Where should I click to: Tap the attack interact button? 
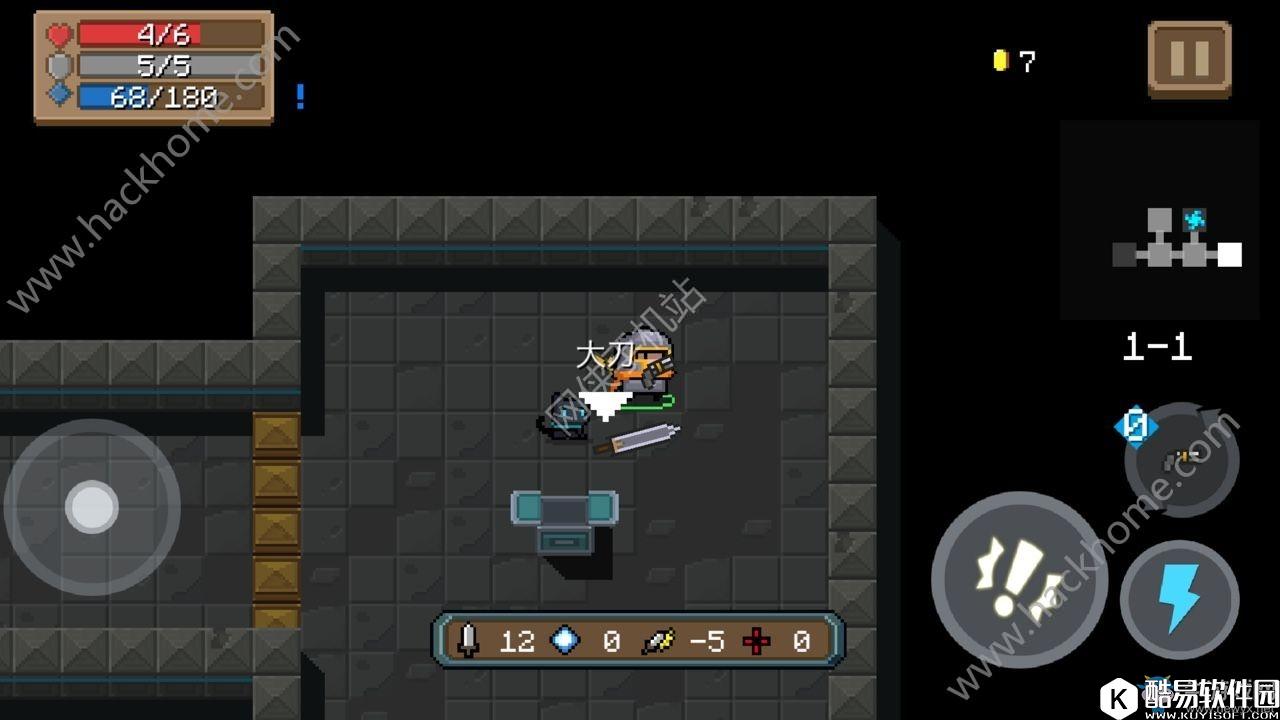click(x=1019, y=579)
